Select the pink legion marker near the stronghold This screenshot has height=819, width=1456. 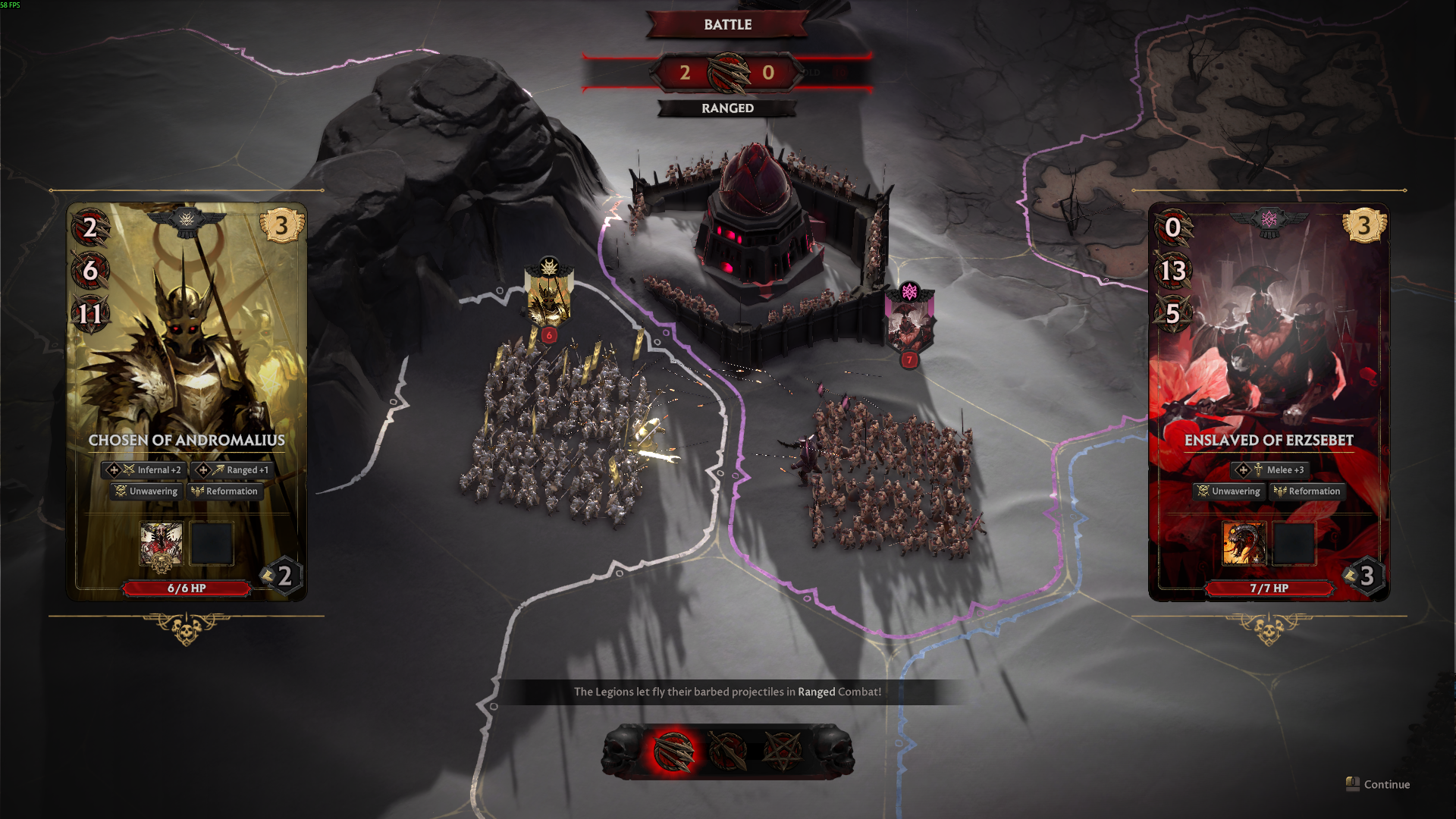909,320
